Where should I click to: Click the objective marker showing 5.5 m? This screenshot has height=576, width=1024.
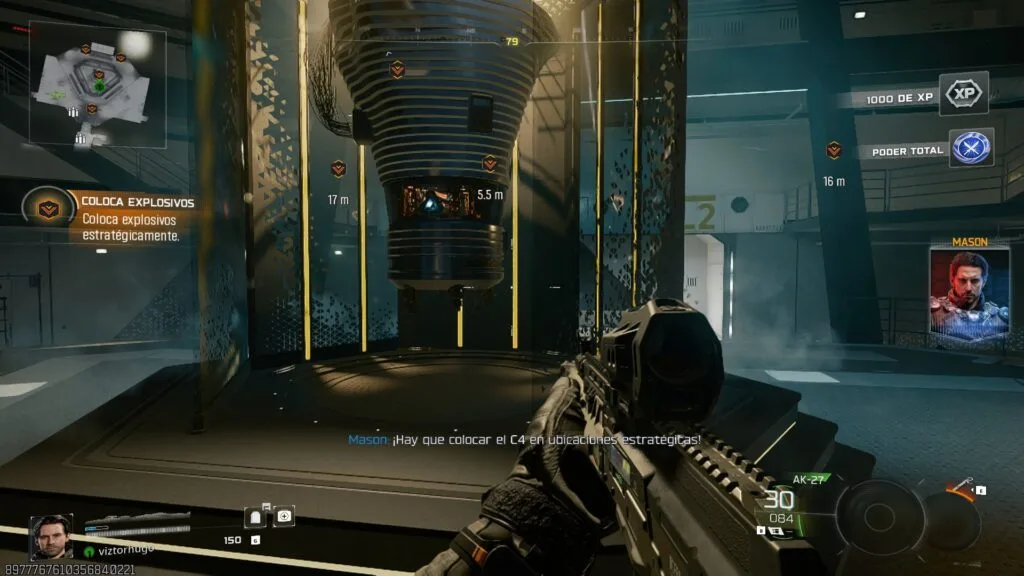(x=490, y=163)
